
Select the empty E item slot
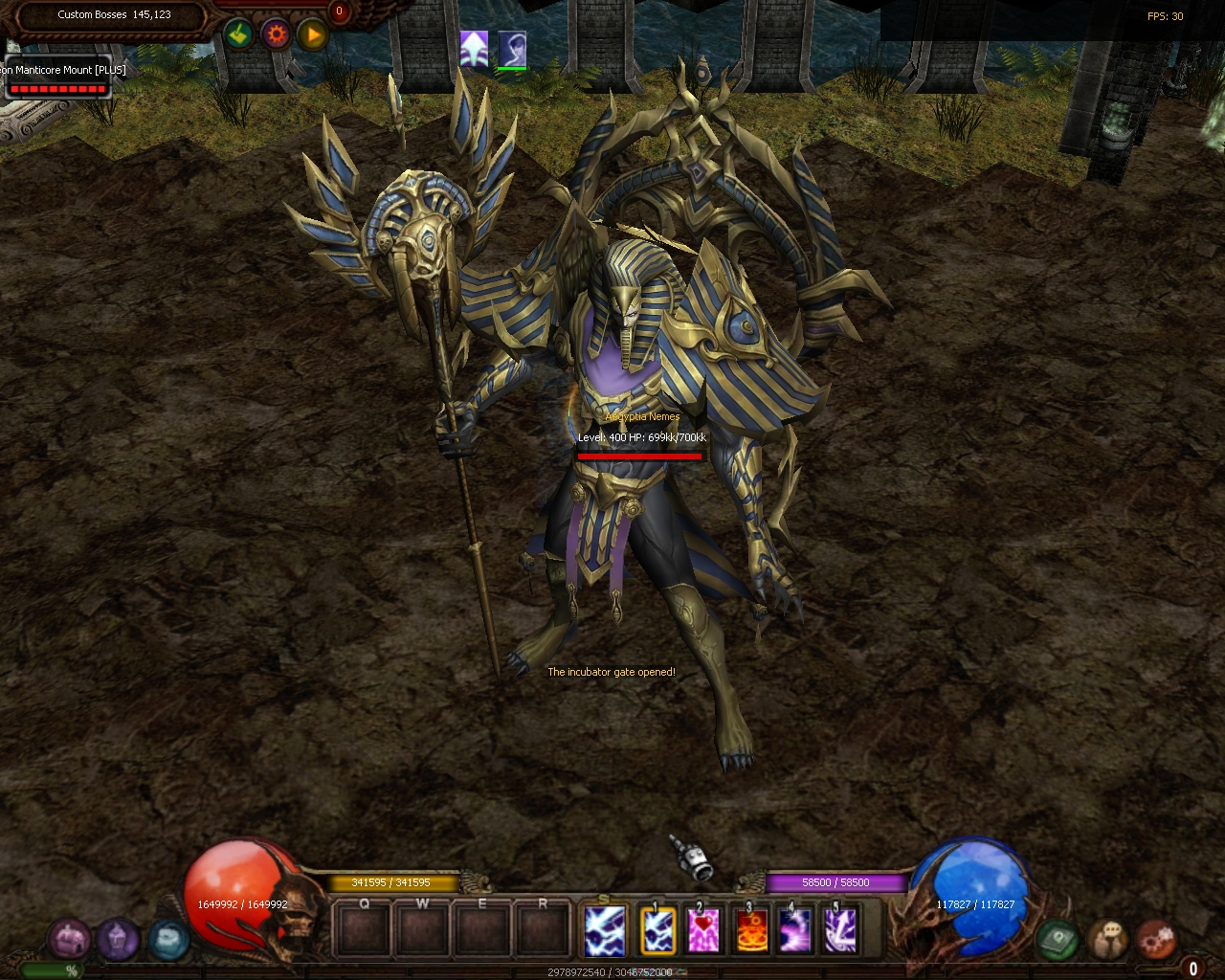pos(482,929)
